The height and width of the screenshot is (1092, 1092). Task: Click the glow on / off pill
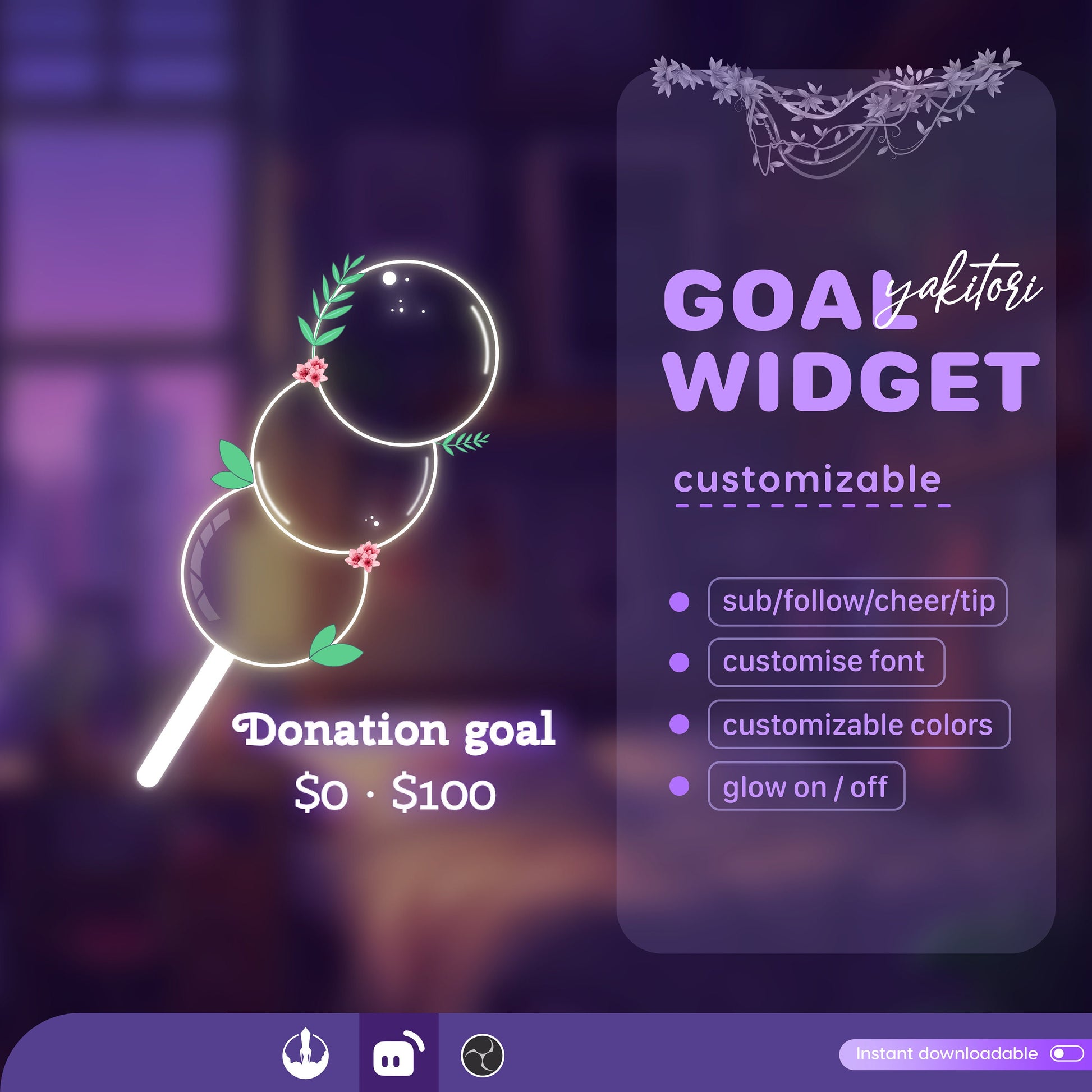pos(805,786)
